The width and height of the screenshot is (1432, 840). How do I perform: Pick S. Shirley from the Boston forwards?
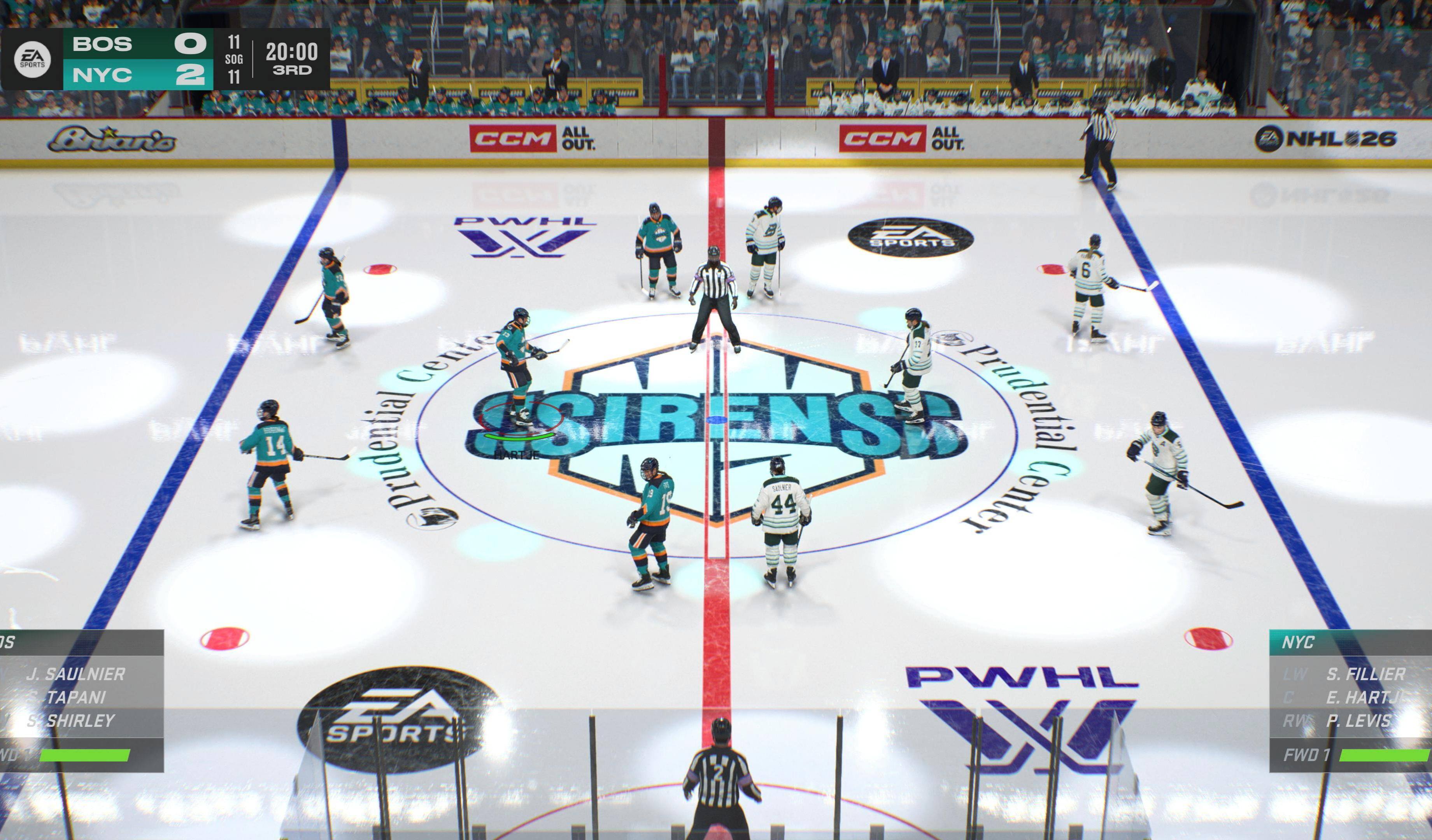pyautogui.click(x=71, y=721)
